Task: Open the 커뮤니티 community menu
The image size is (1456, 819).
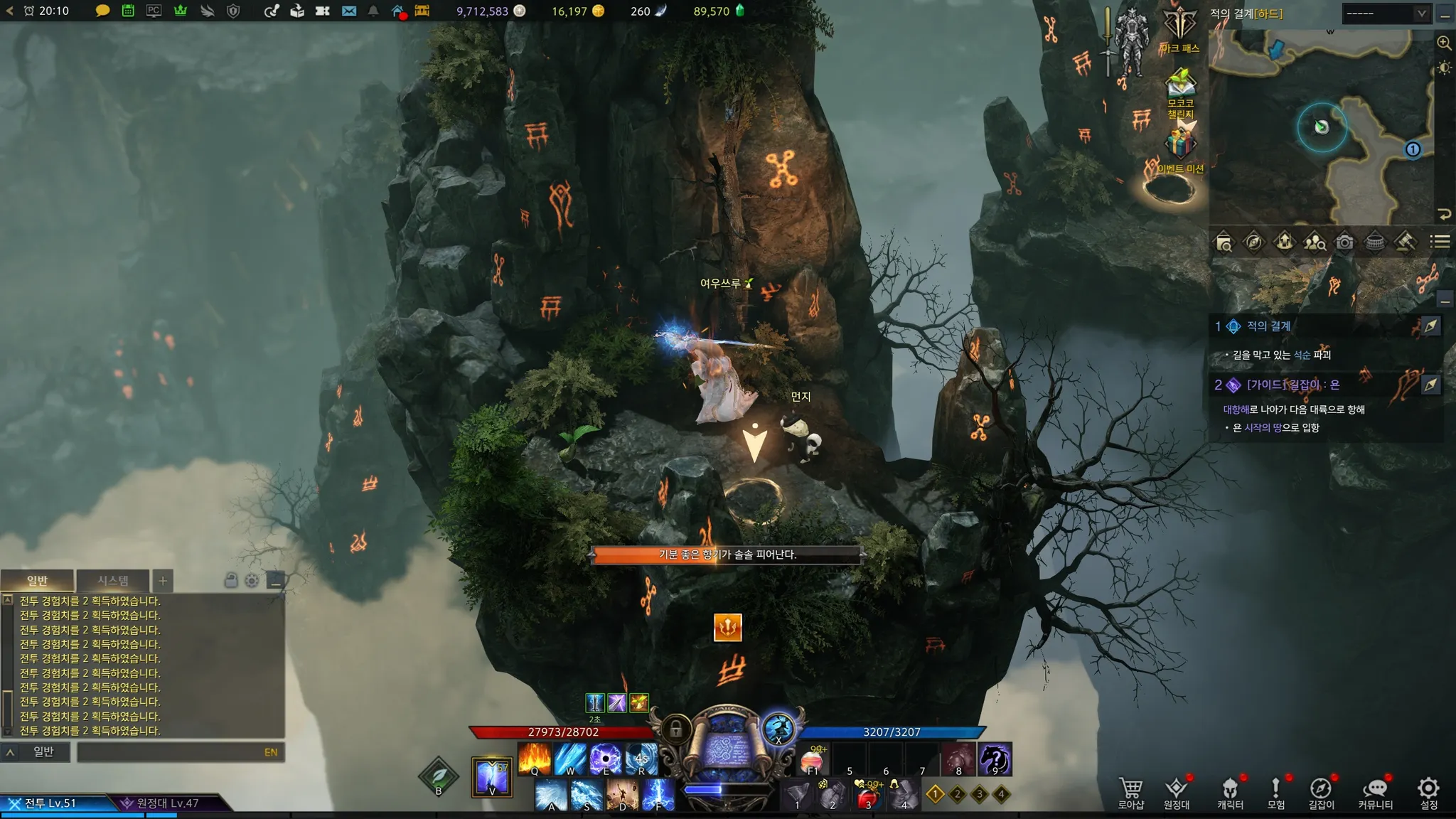Action: click(x=1375, y=792)
